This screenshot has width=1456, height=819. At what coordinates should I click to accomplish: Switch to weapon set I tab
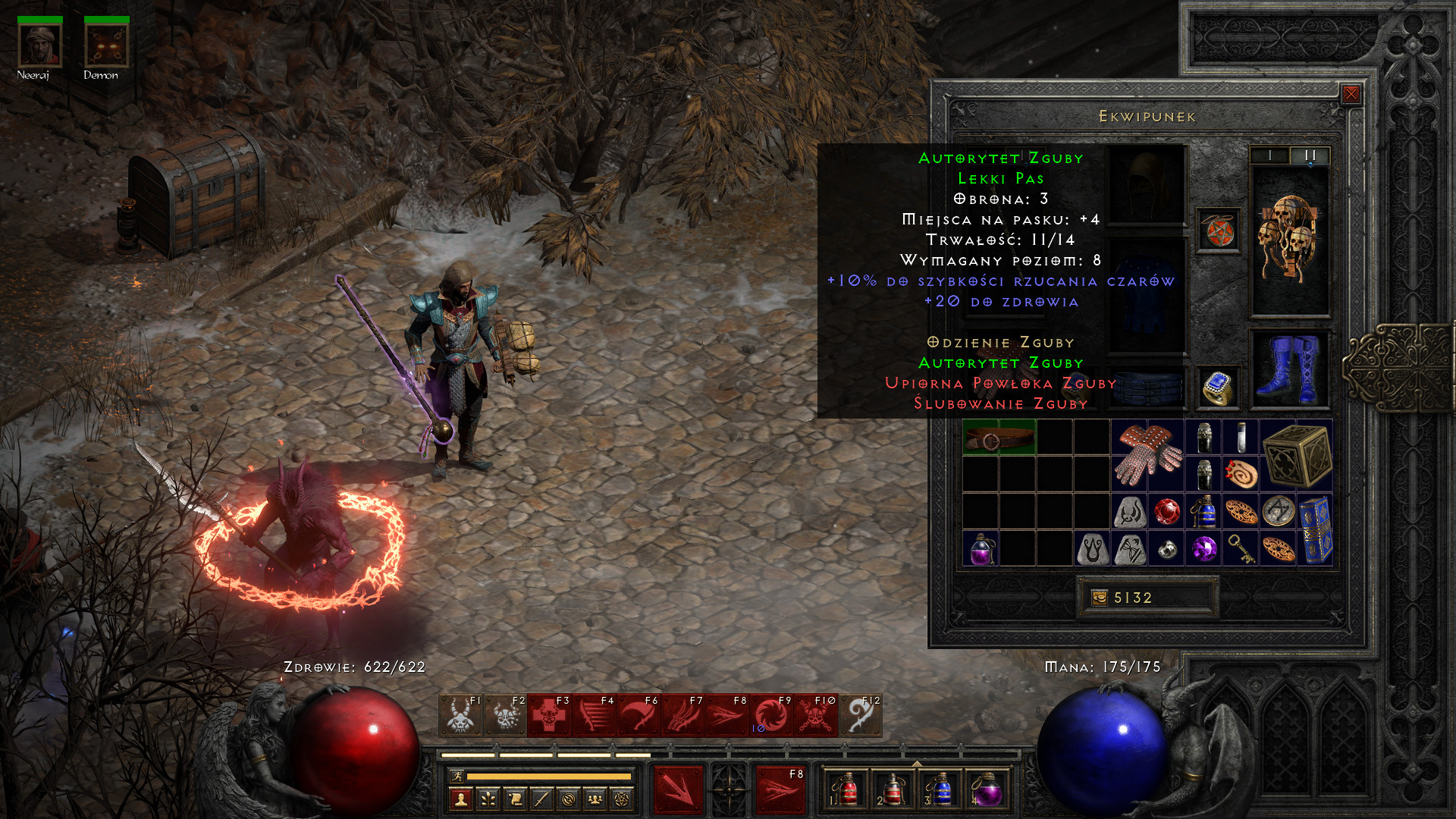click(1270, 155)
